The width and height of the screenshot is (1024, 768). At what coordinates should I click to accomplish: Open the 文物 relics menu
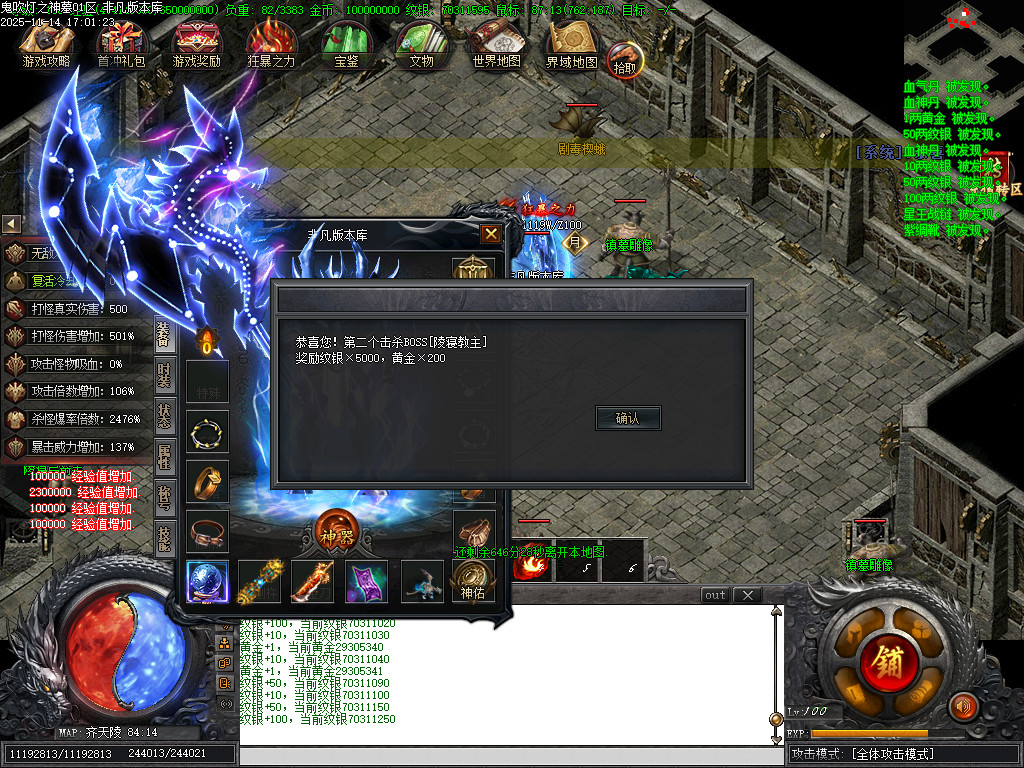tap(421, 45)
